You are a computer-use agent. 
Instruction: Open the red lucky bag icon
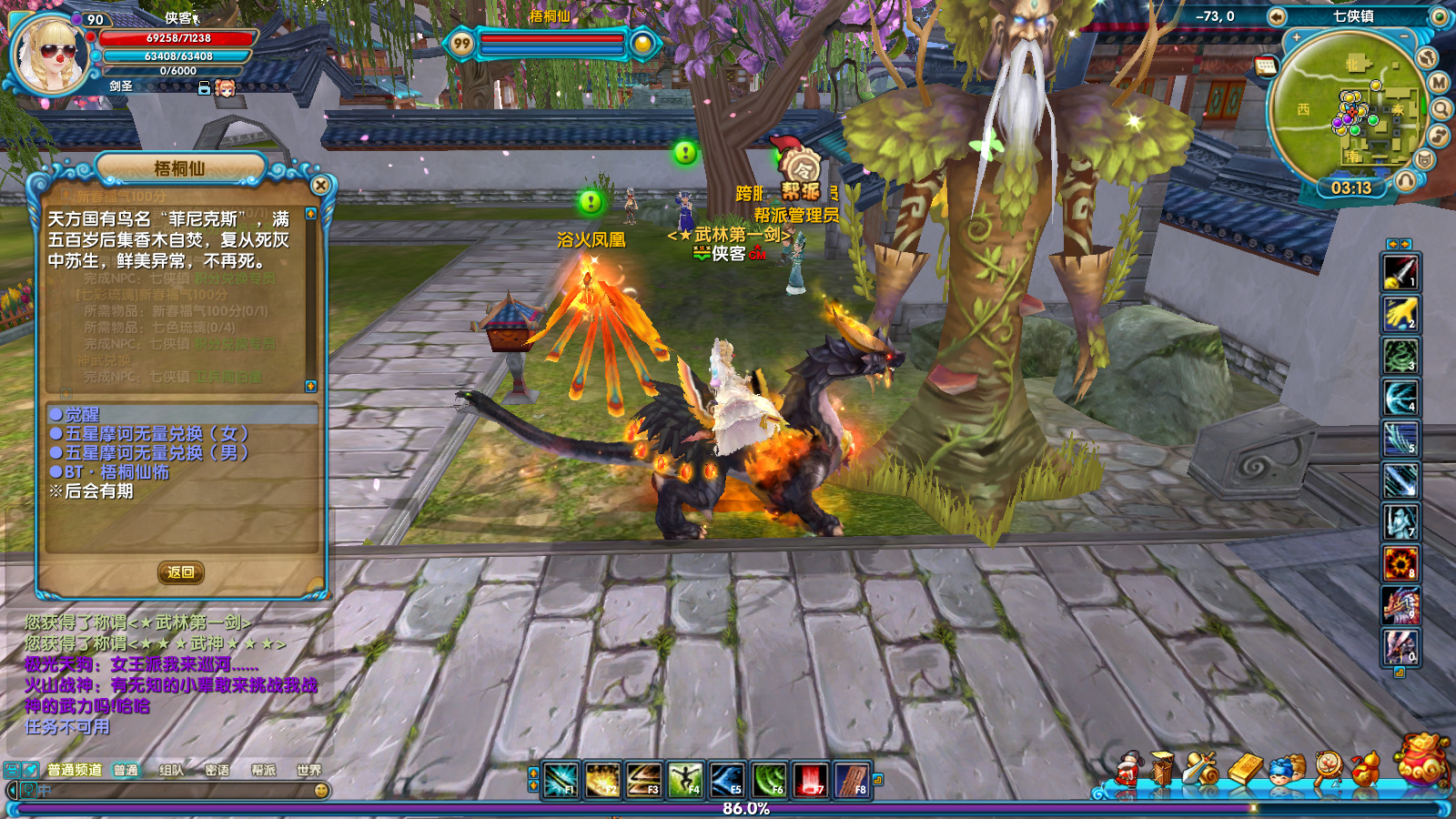[x=1421, y=759]
